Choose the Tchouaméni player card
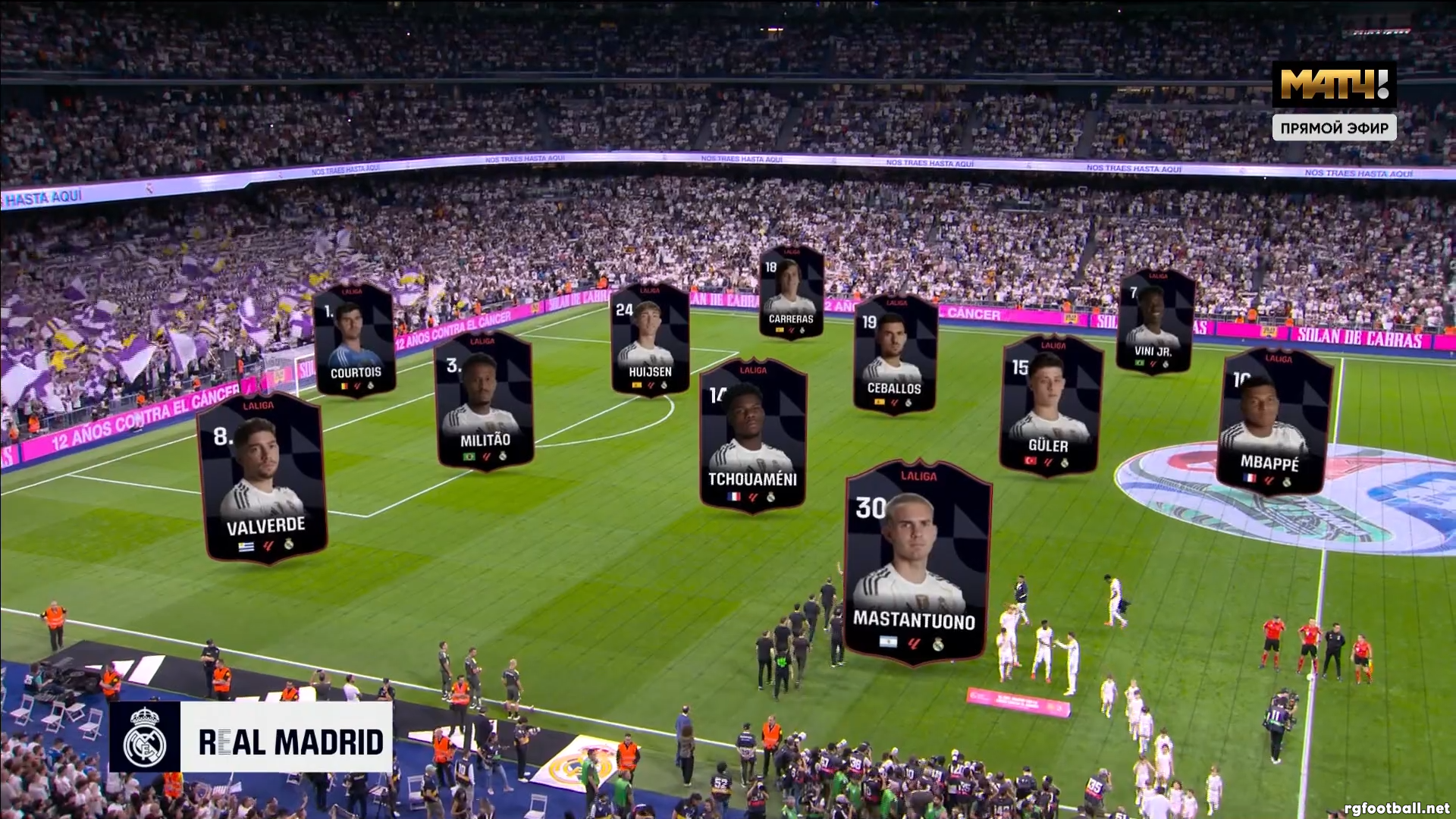Screen dimensions: 1456x819 pos(752,435)
